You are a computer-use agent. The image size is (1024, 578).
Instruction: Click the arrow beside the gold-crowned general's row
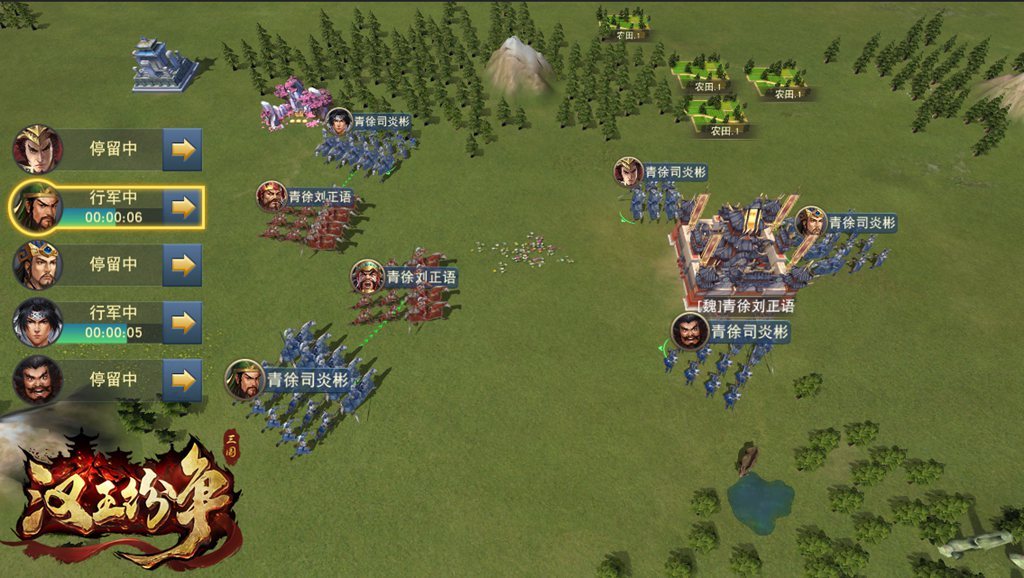[x=182, y=150]
